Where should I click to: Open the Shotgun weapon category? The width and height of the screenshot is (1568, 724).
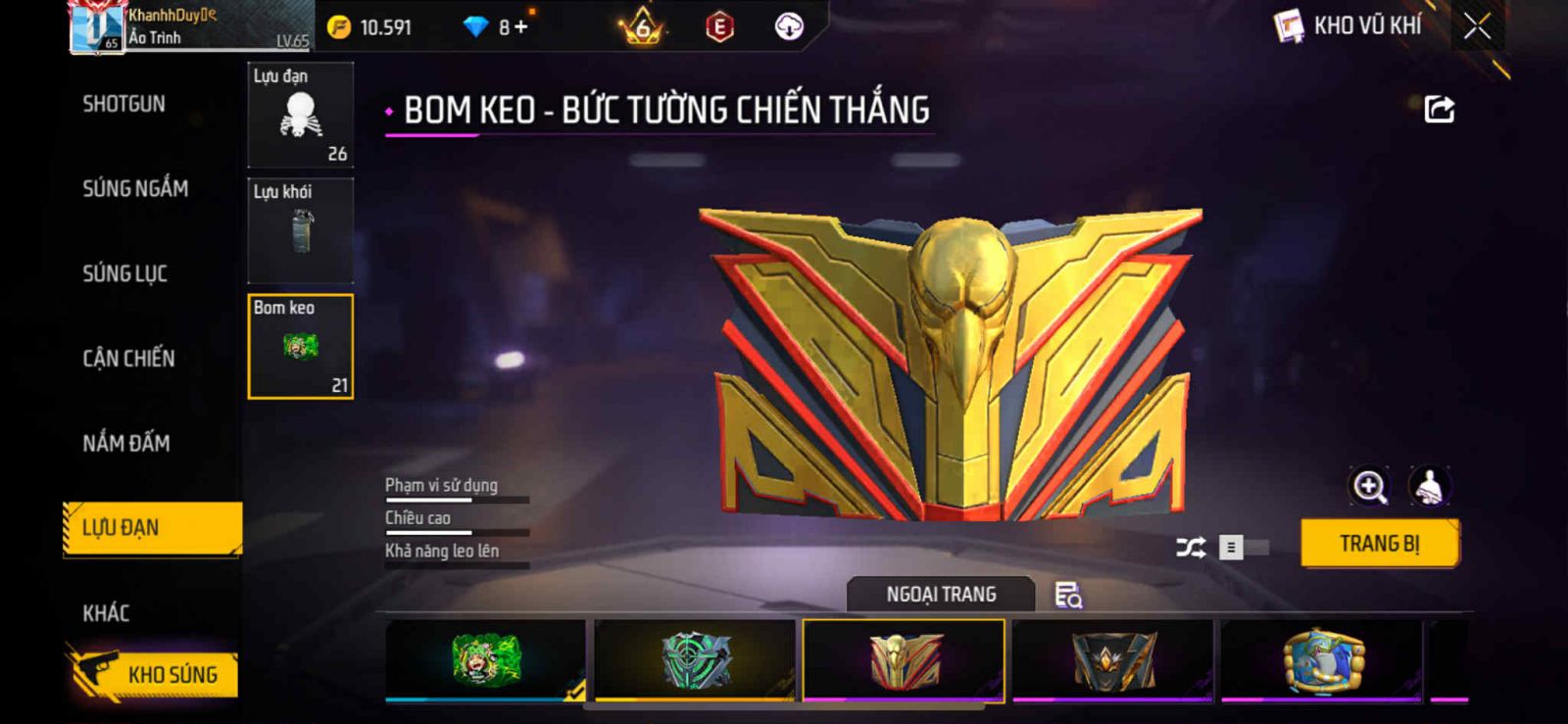(x=123, y=104)
